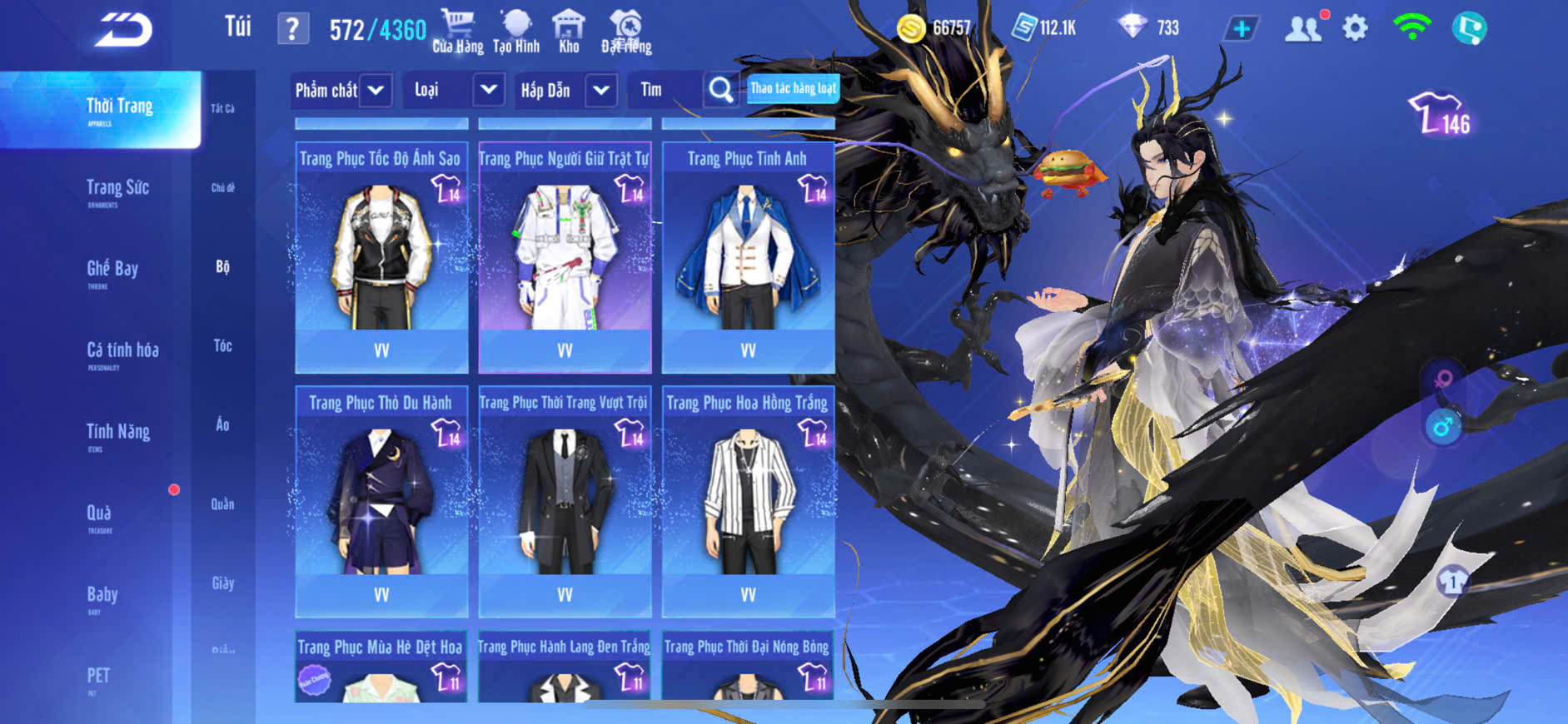This screenshot has height=724, width=1568.
Task: Pick Trang Phục Hoa Hồng Trắng outfit
Action: tap(748, 502)
